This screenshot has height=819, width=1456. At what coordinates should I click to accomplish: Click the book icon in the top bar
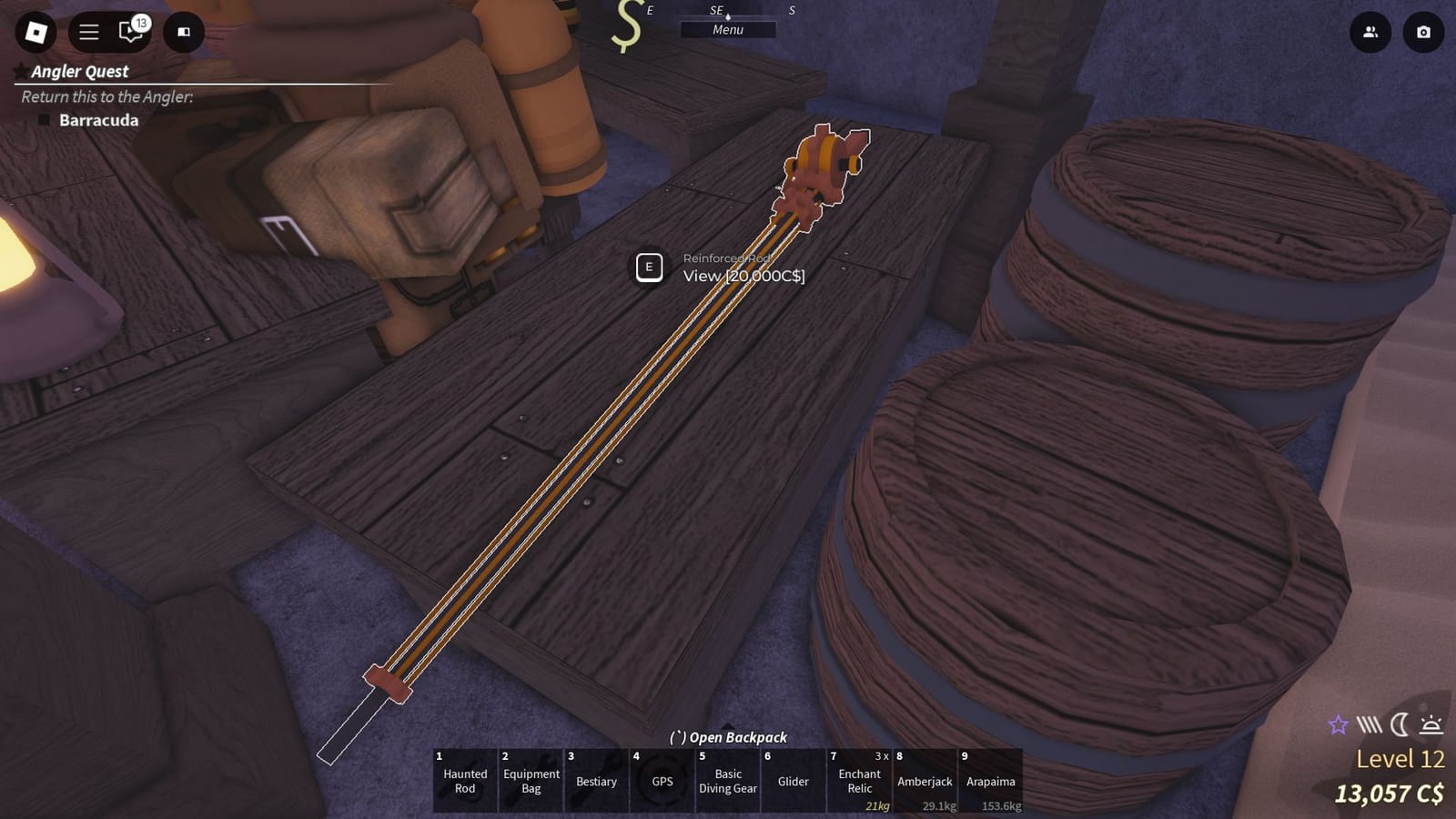182,33
